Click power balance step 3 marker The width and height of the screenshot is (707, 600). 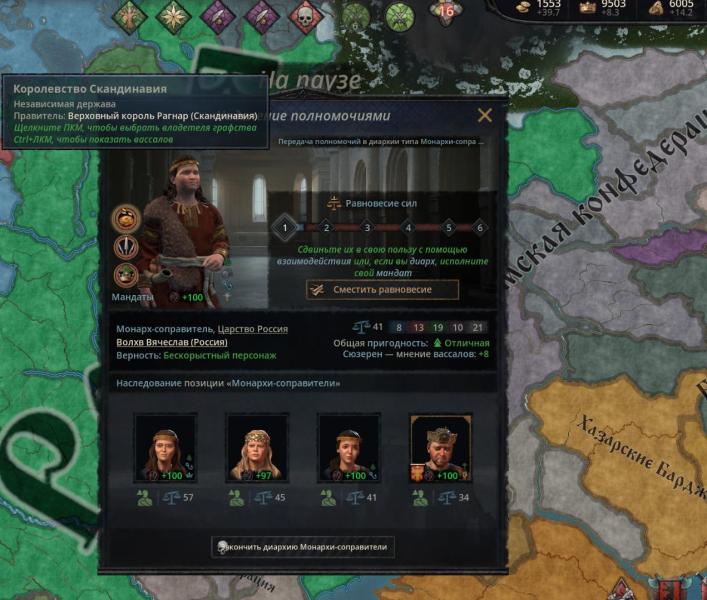[367, 228]
